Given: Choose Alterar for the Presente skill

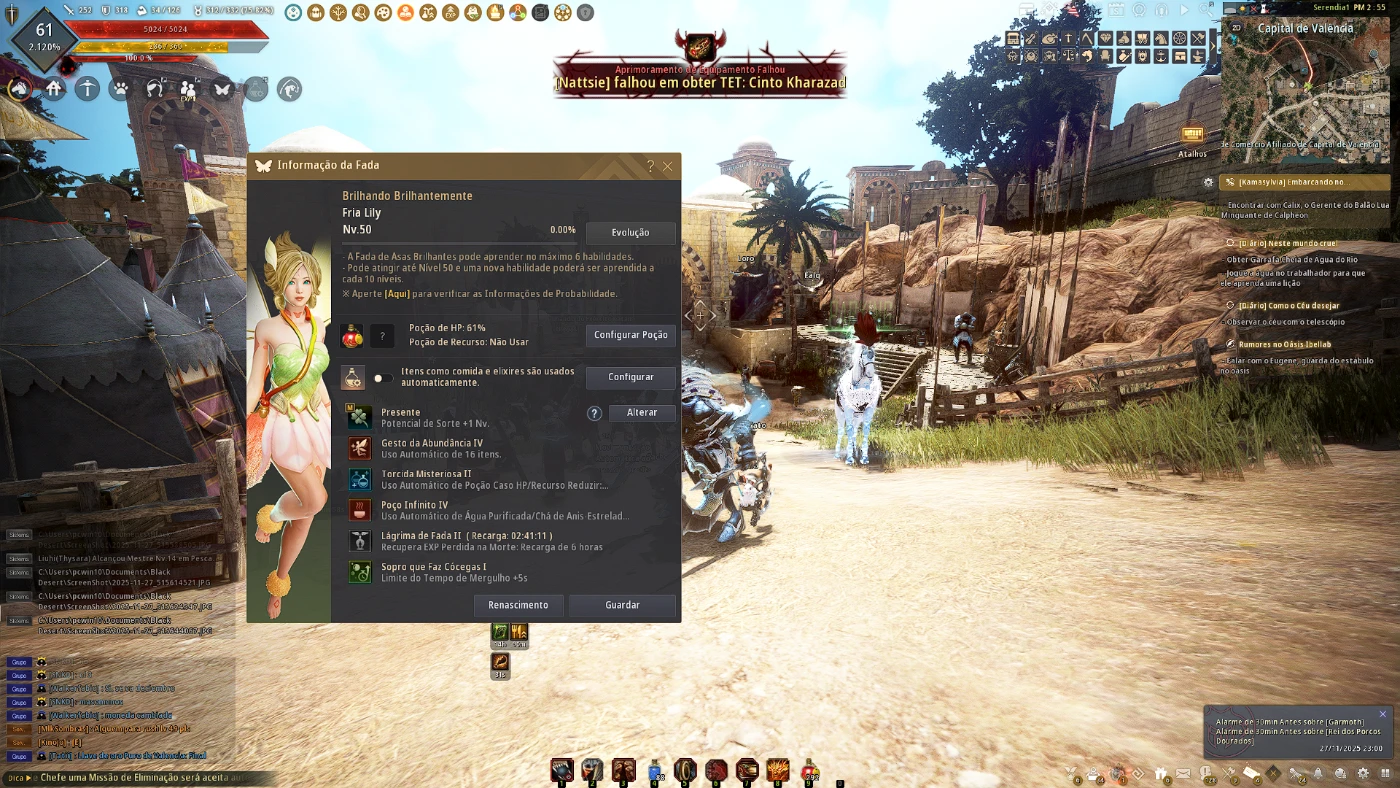Looking at the screenshot, I should [641, 413].
